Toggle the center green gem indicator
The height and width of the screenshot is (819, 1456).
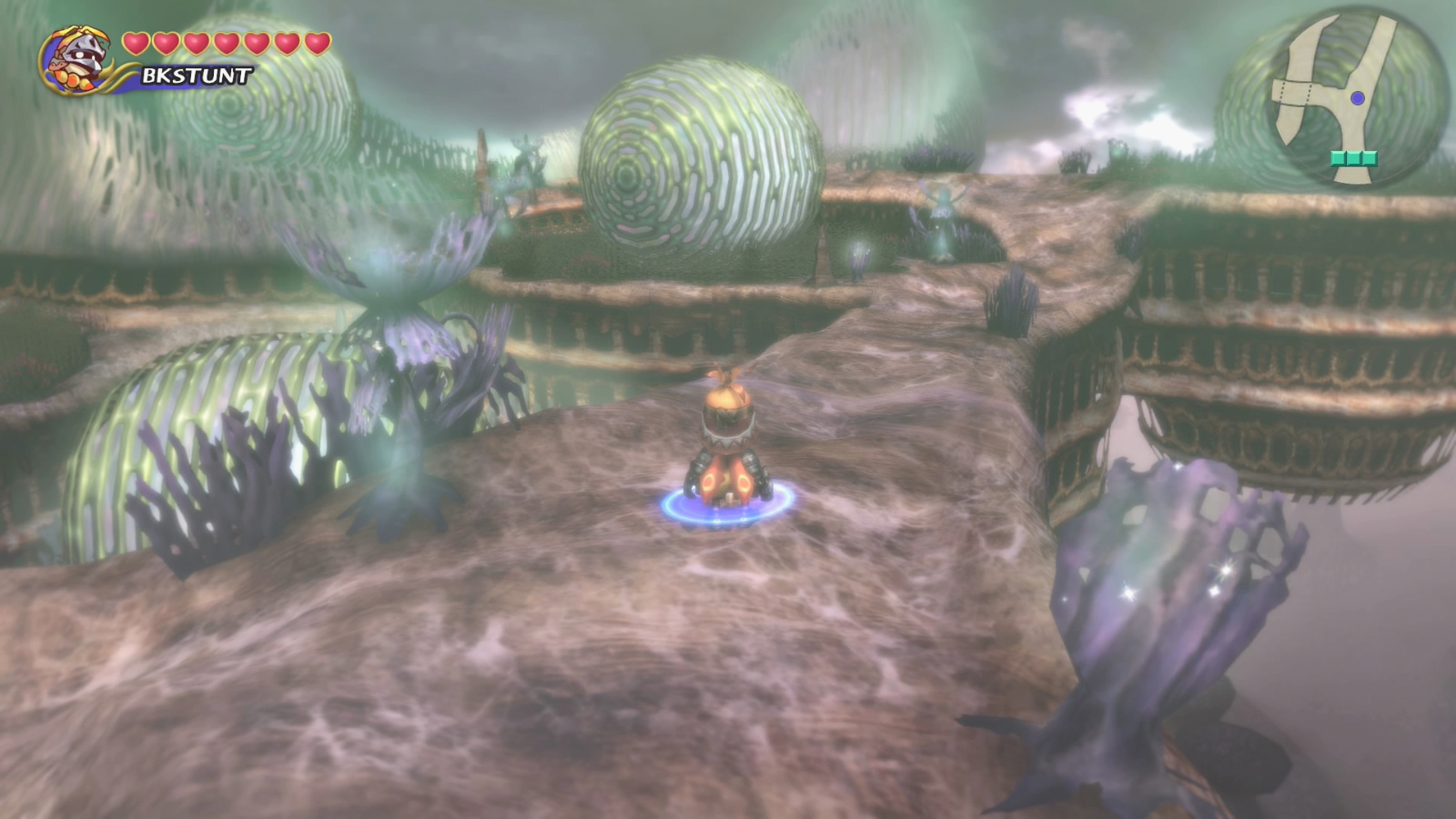(1354, 158)
